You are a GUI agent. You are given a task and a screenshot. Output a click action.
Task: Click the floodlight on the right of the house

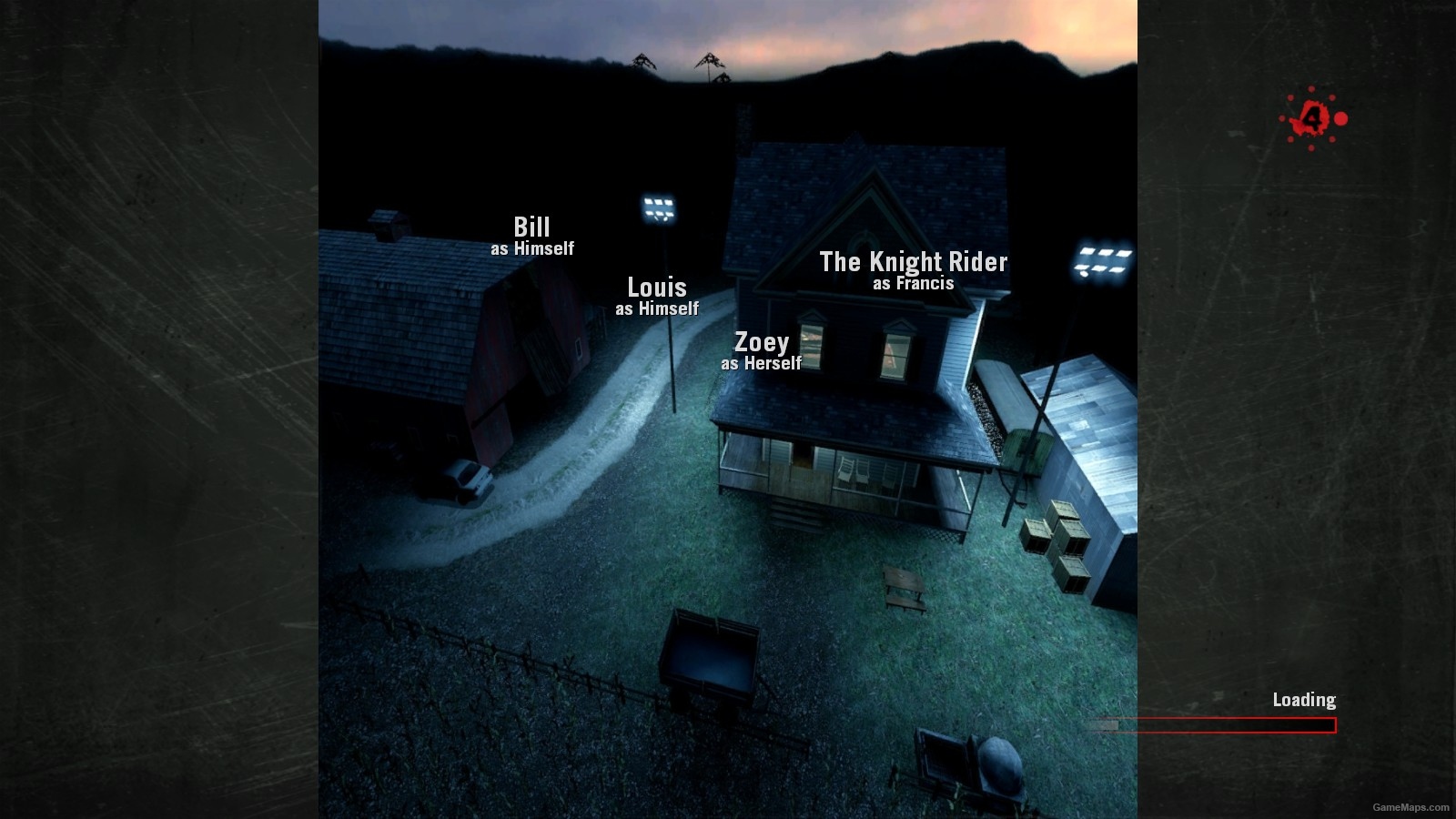pyautogui.click(x=1101, y=262)
